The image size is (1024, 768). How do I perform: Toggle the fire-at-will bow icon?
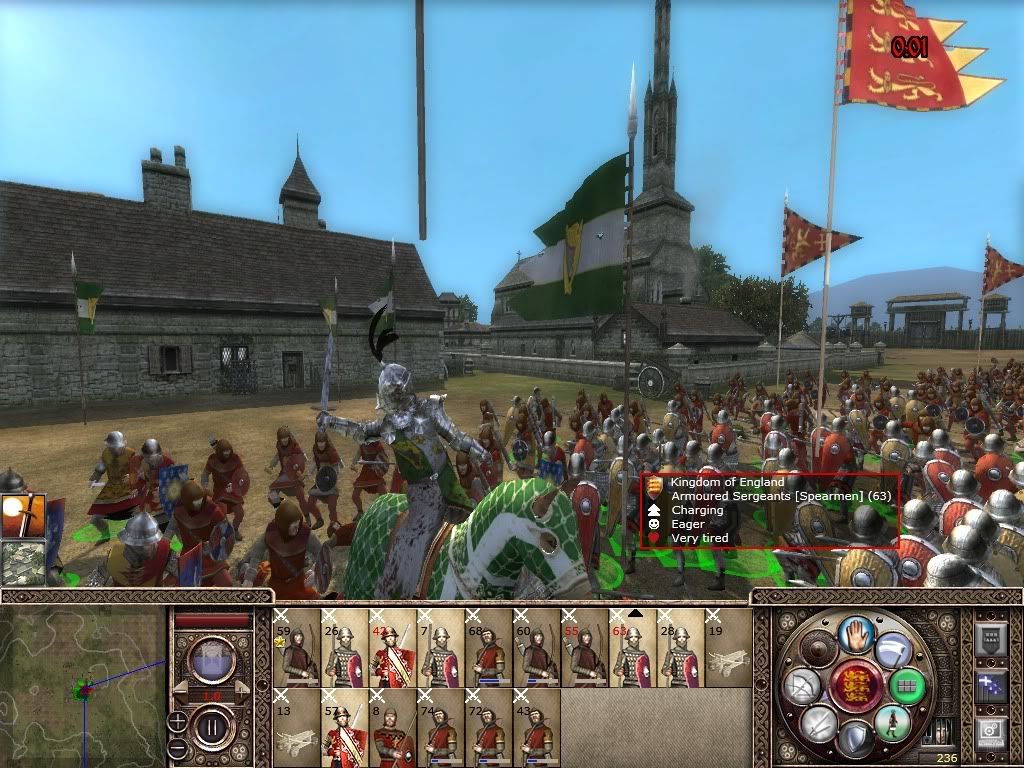802,686
